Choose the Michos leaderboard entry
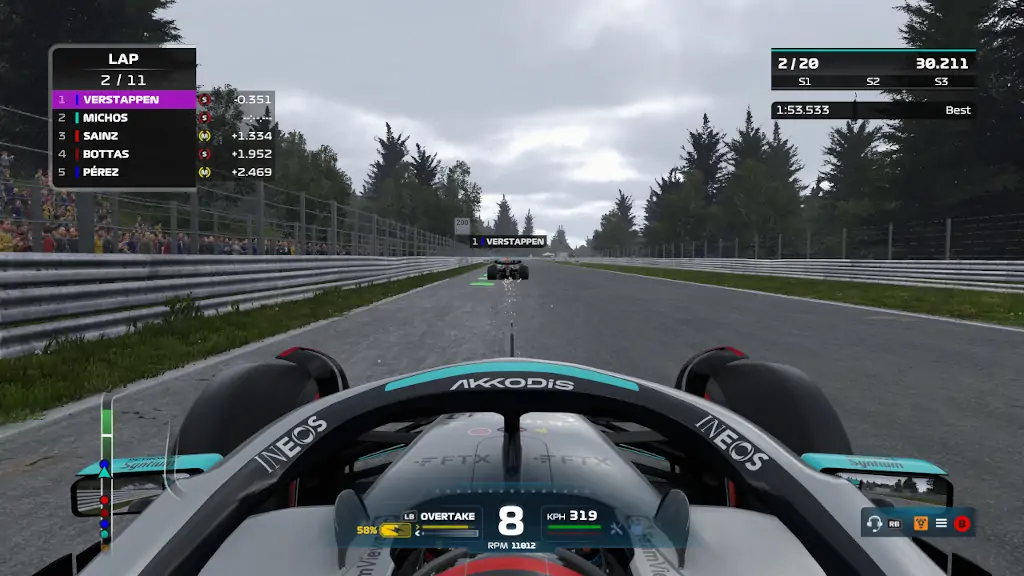The height and width of the screenshot is (576, 1024). (124, 118)
